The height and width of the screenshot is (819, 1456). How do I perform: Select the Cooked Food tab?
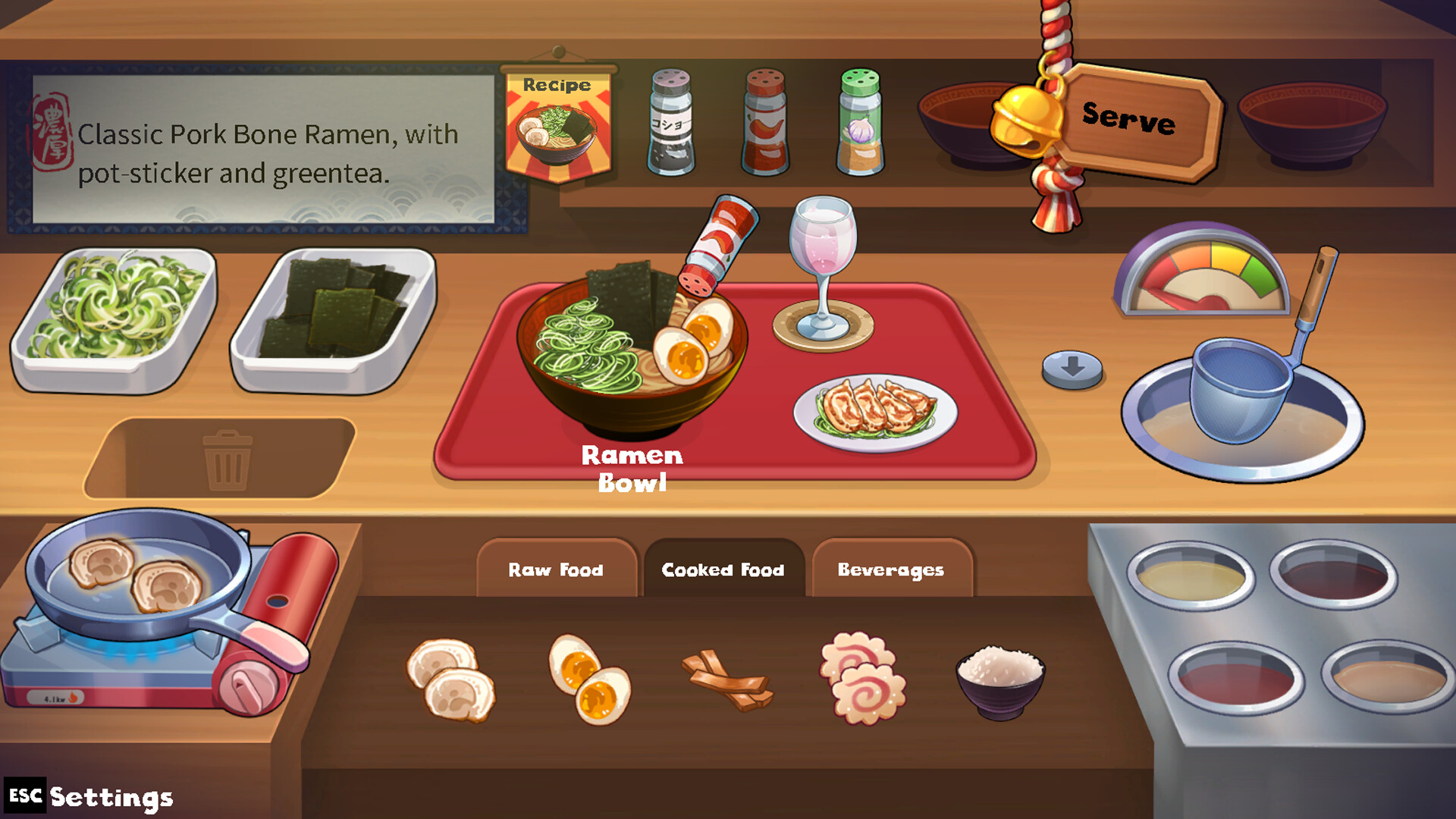click(723, 570)
